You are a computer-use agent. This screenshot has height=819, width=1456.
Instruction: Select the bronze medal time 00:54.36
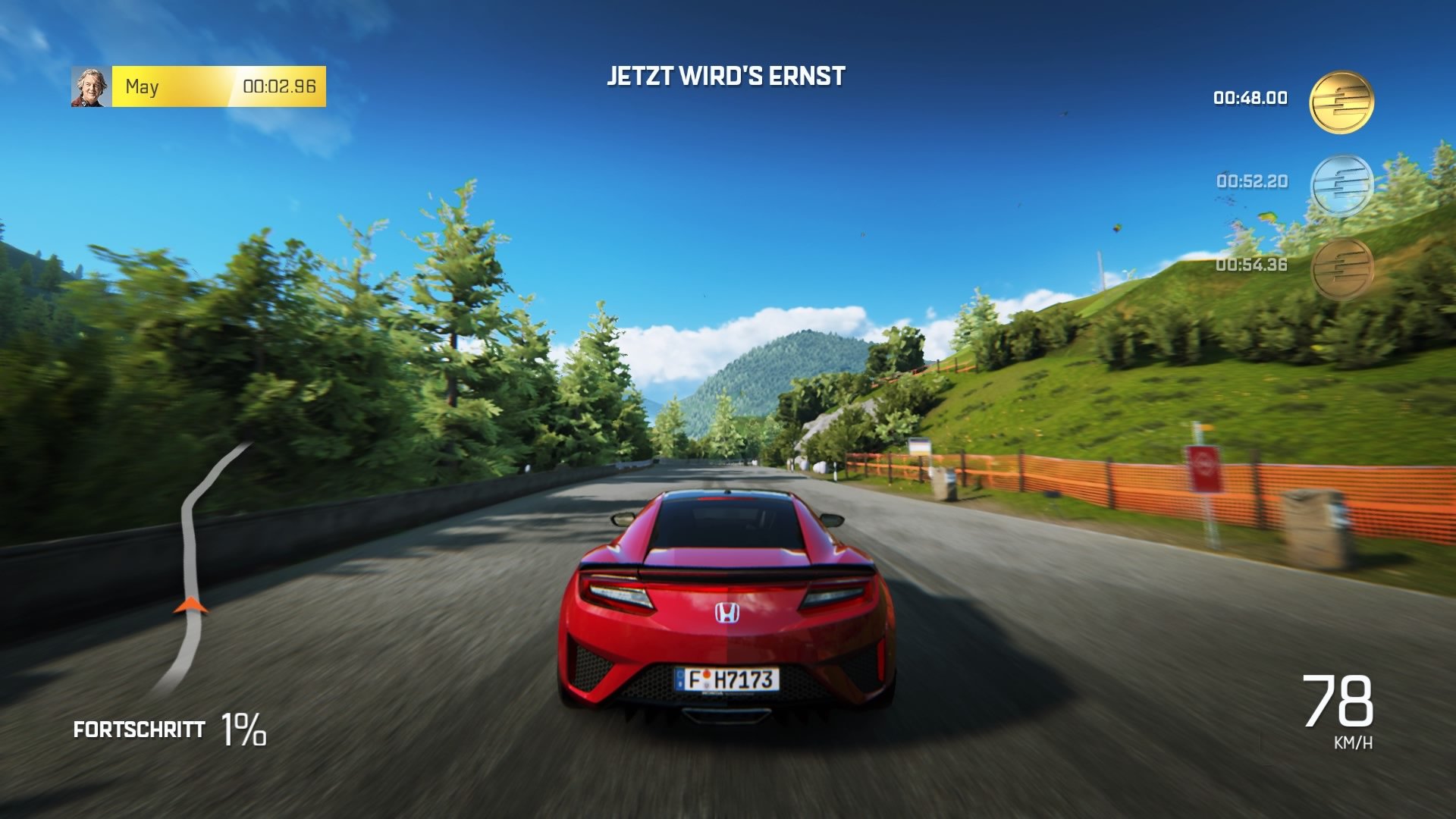[x=1252, y=265]
